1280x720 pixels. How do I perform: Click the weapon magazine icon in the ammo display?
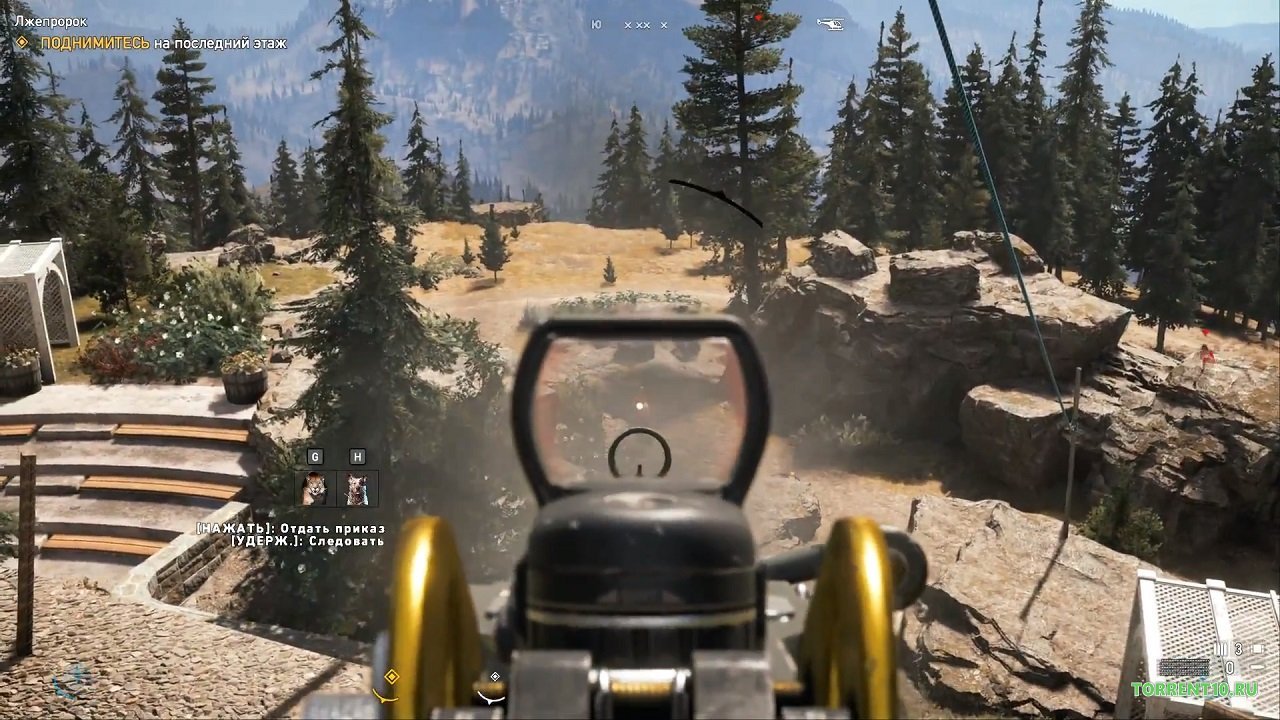(x=1221, y=648)
